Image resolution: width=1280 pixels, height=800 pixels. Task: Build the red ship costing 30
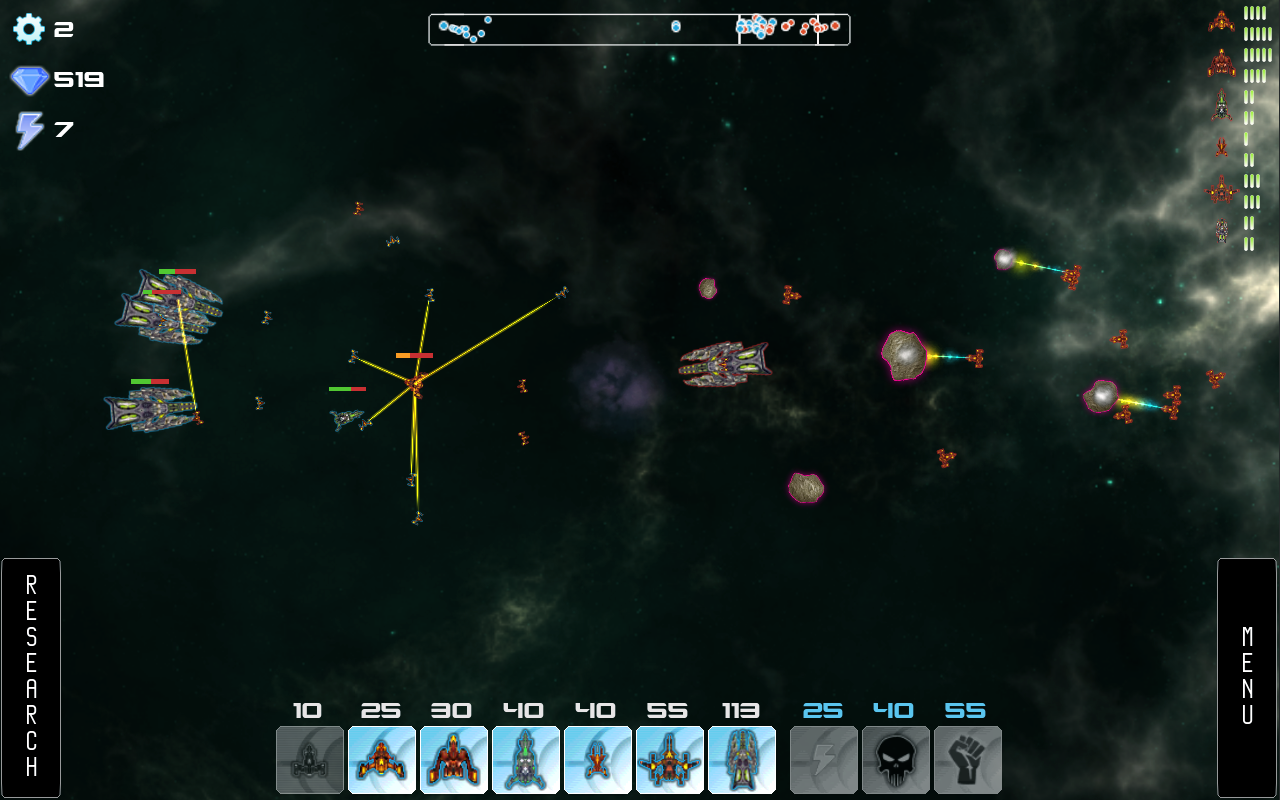(x=454, y=760)
